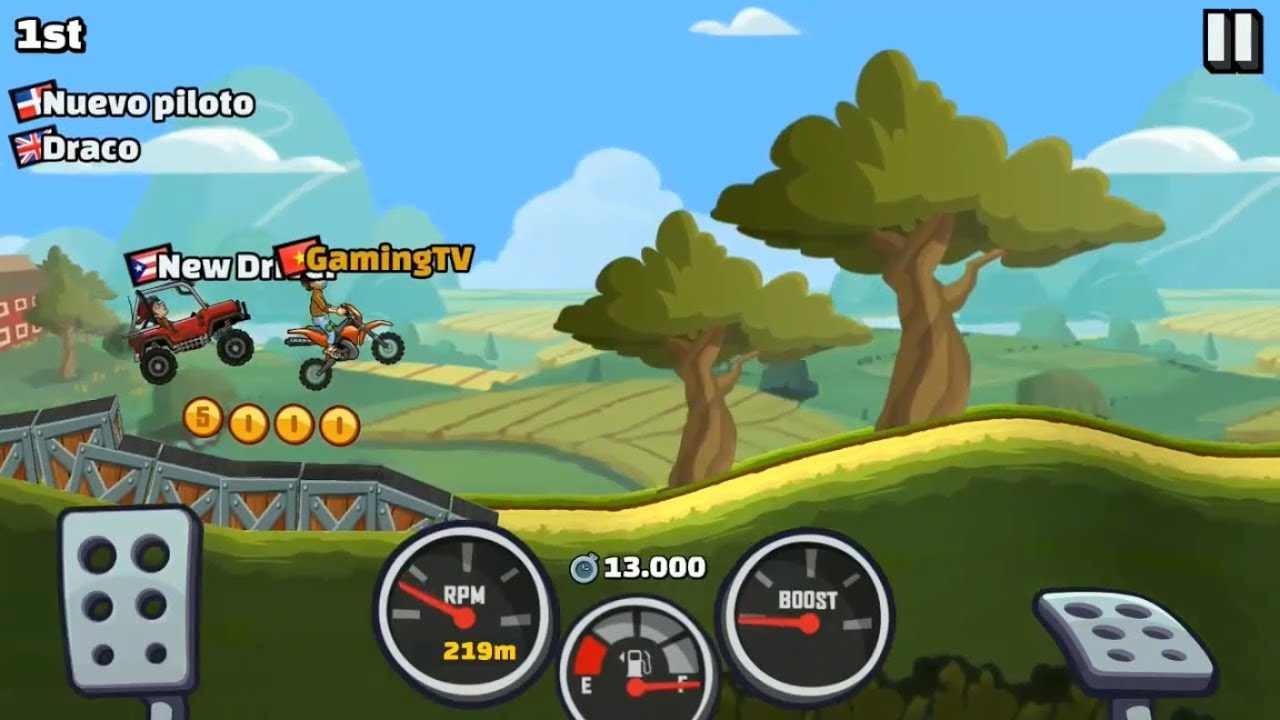Viewport: 1280px width, 720px height.
Task: Select the 1st place indicator
Action: pos(50,36)
